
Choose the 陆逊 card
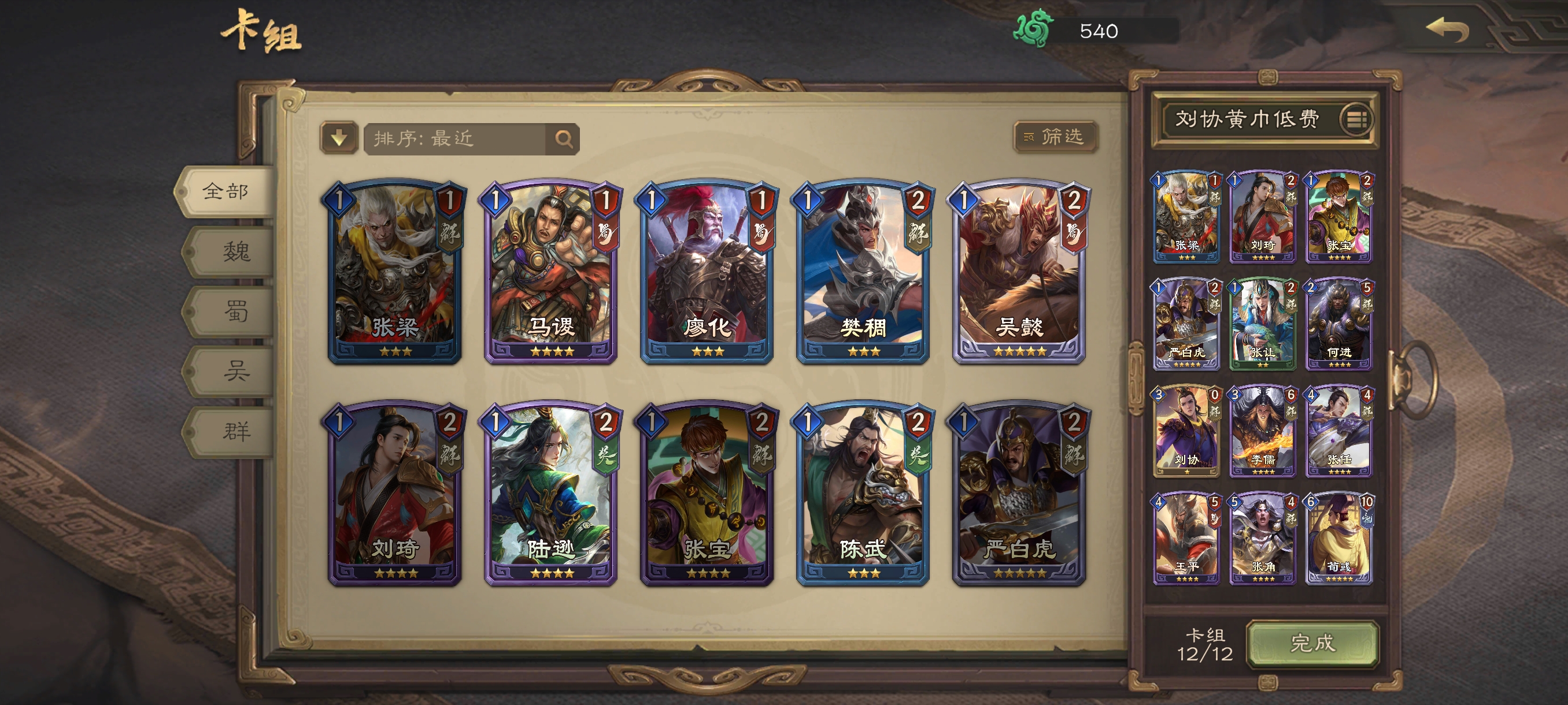coord(550,493)
